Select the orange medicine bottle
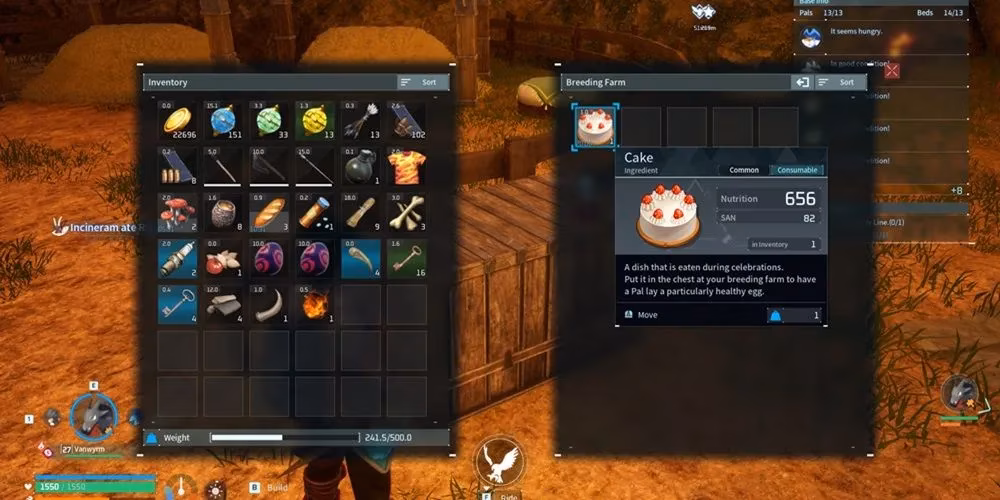Viewport: 1000px width, 500px height. pos(315,213)
